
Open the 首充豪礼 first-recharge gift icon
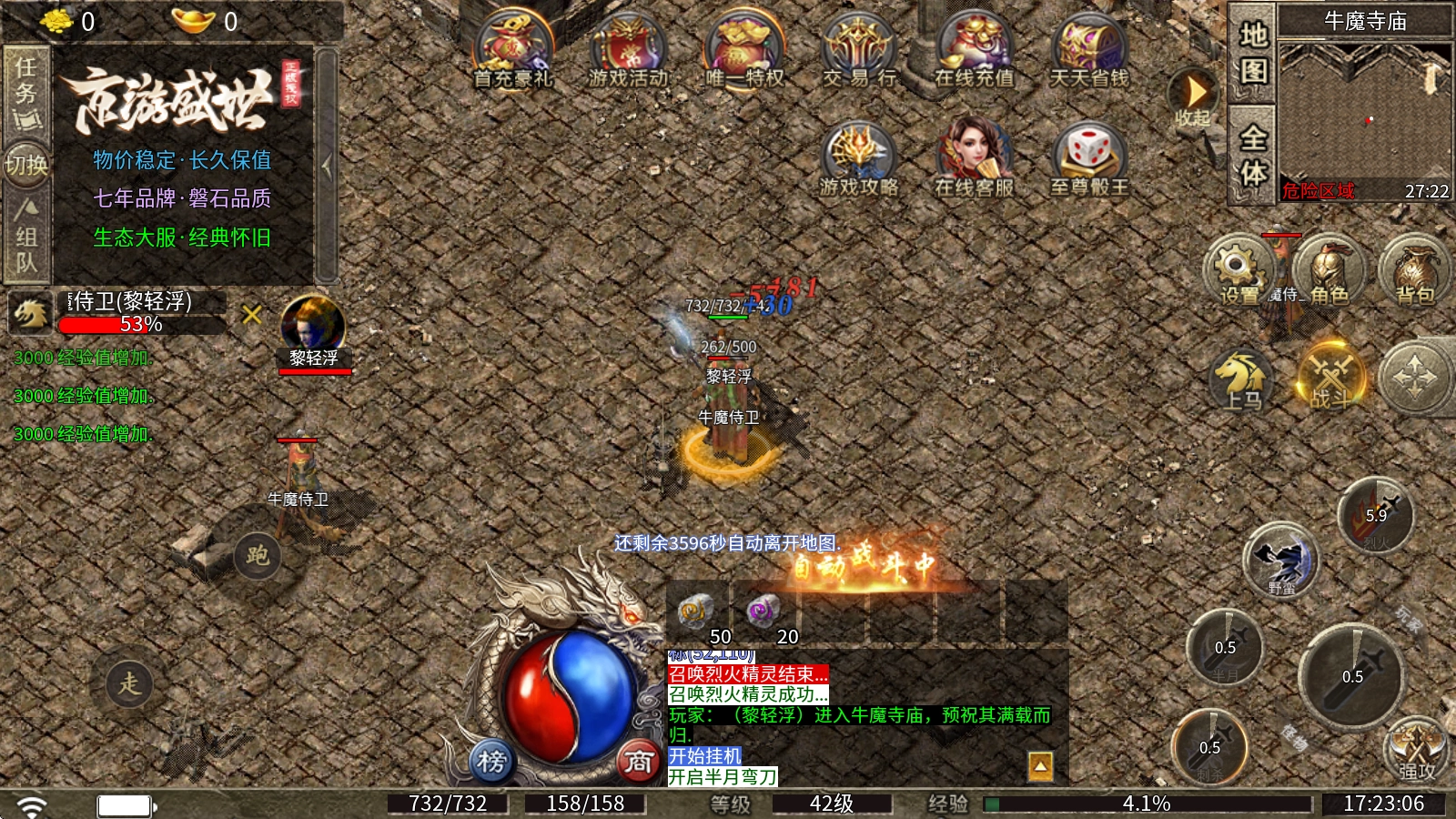tap(513, 50)
